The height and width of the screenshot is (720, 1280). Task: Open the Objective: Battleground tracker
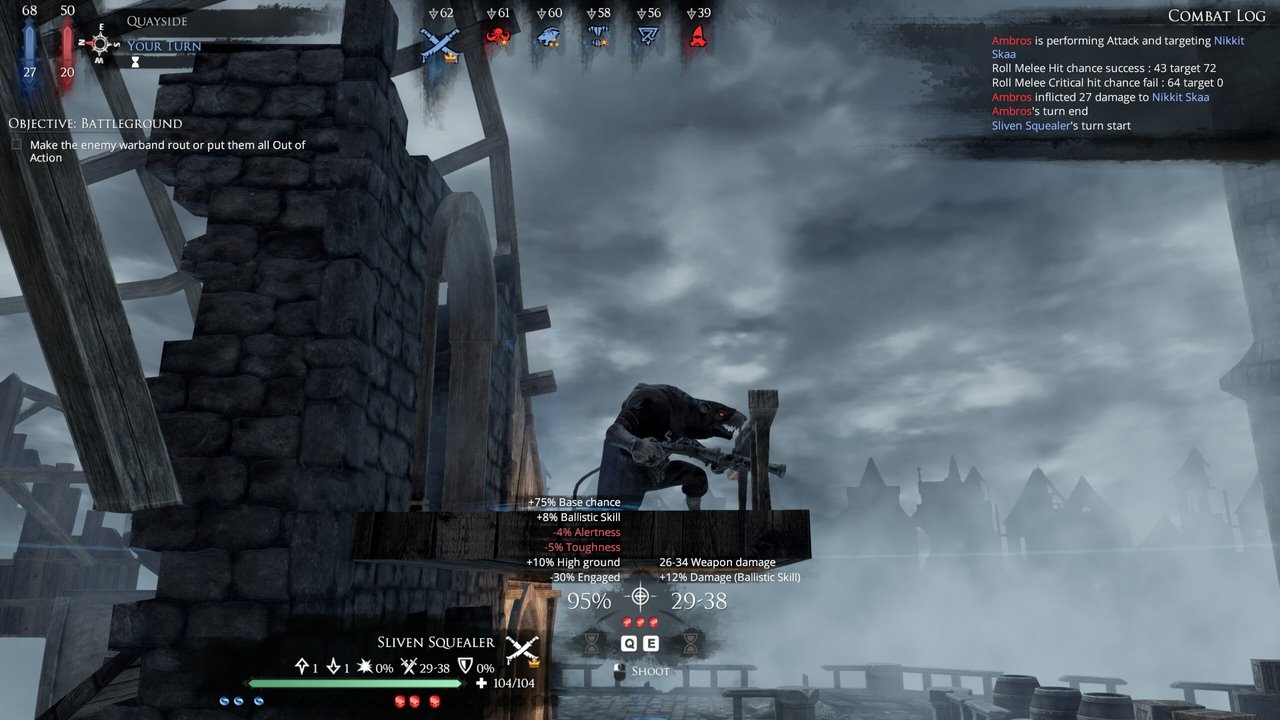click(95, 123)
